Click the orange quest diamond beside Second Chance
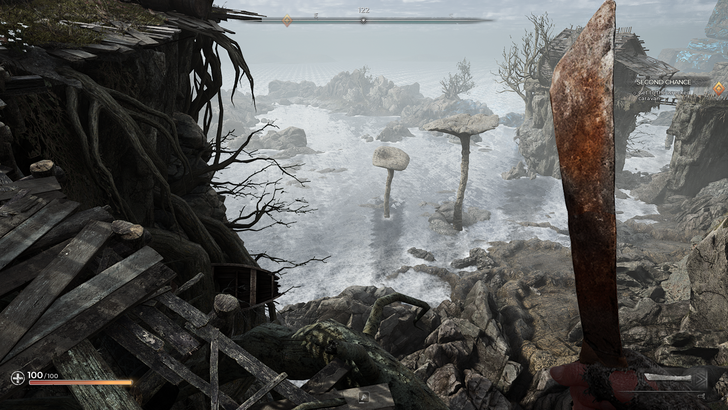Image resolution: width=728 pixels, height=410 pixels. (x=718, y=88)
